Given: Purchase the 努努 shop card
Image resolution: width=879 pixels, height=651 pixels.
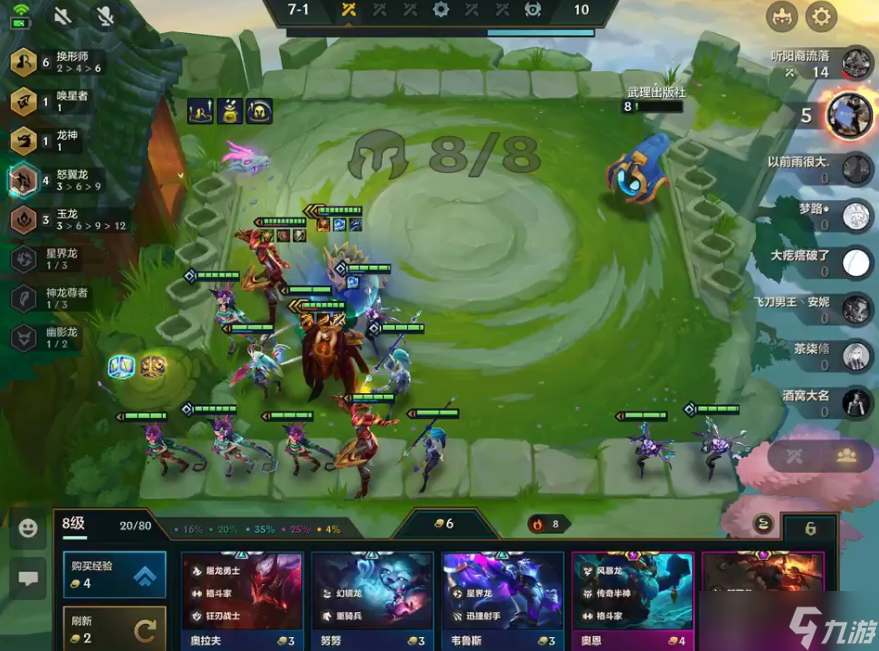Looking at the screenshot, I should coord(371,590).
